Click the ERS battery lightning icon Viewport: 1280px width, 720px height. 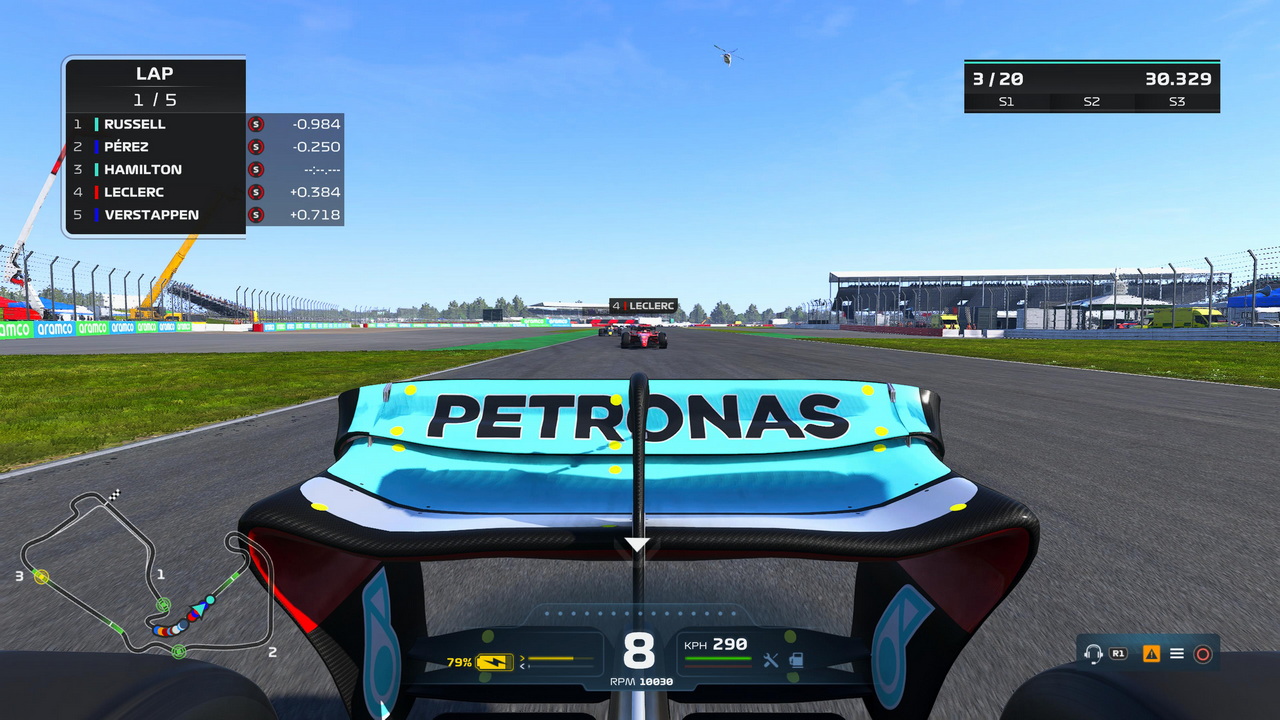(x=495, y=662)
